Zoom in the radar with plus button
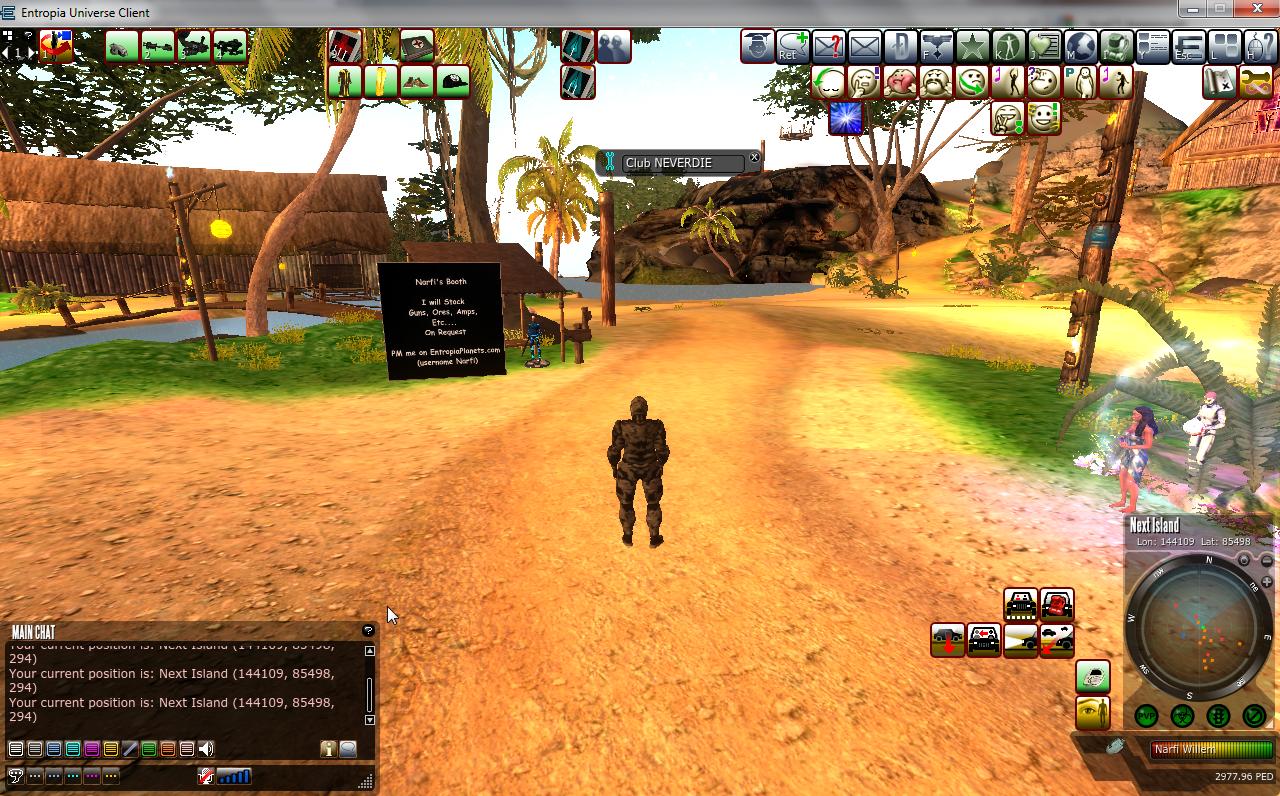Screen dimensions: 1280x796 (1266, 582)
